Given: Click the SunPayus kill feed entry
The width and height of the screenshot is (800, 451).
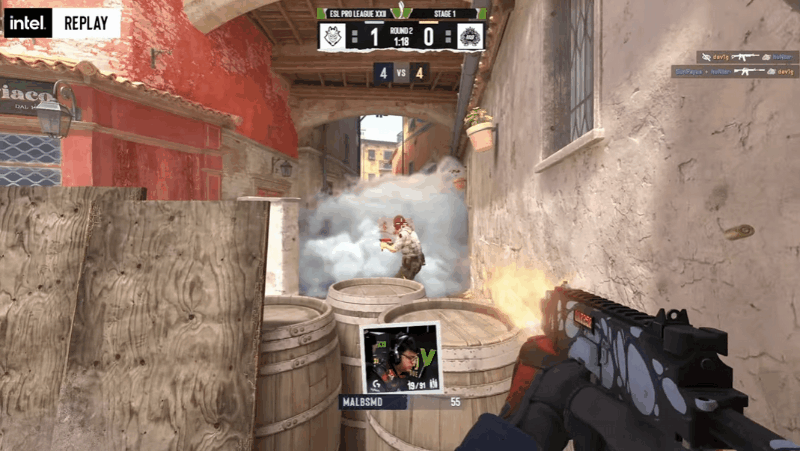Looking at the screenshot, I should pos(734,72).
